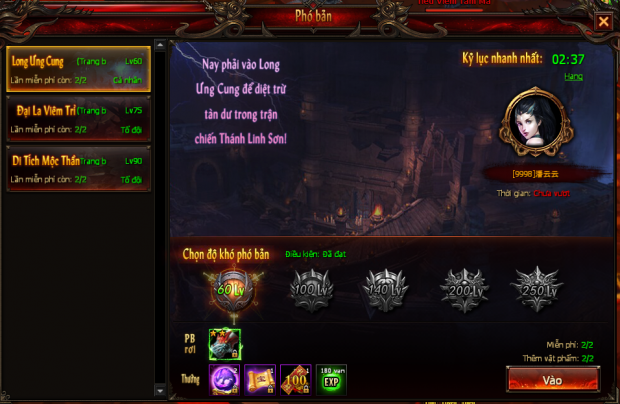Close the Phó bản window
Screen dimensions: 620x404
(x=603, y=21)
